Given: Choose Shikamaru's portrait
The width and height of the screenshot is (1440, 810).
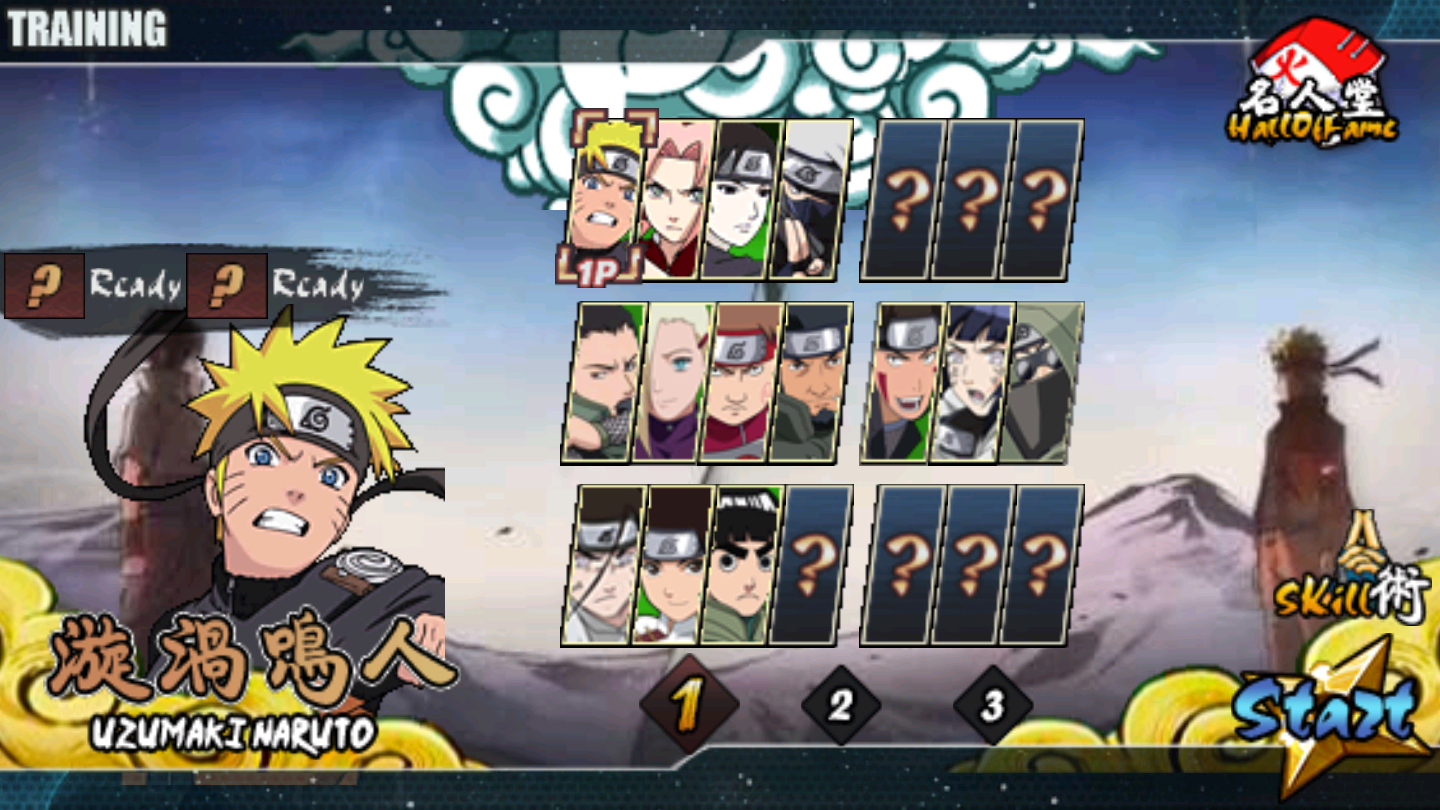Looking at the screenshot, I should [604, 382].
